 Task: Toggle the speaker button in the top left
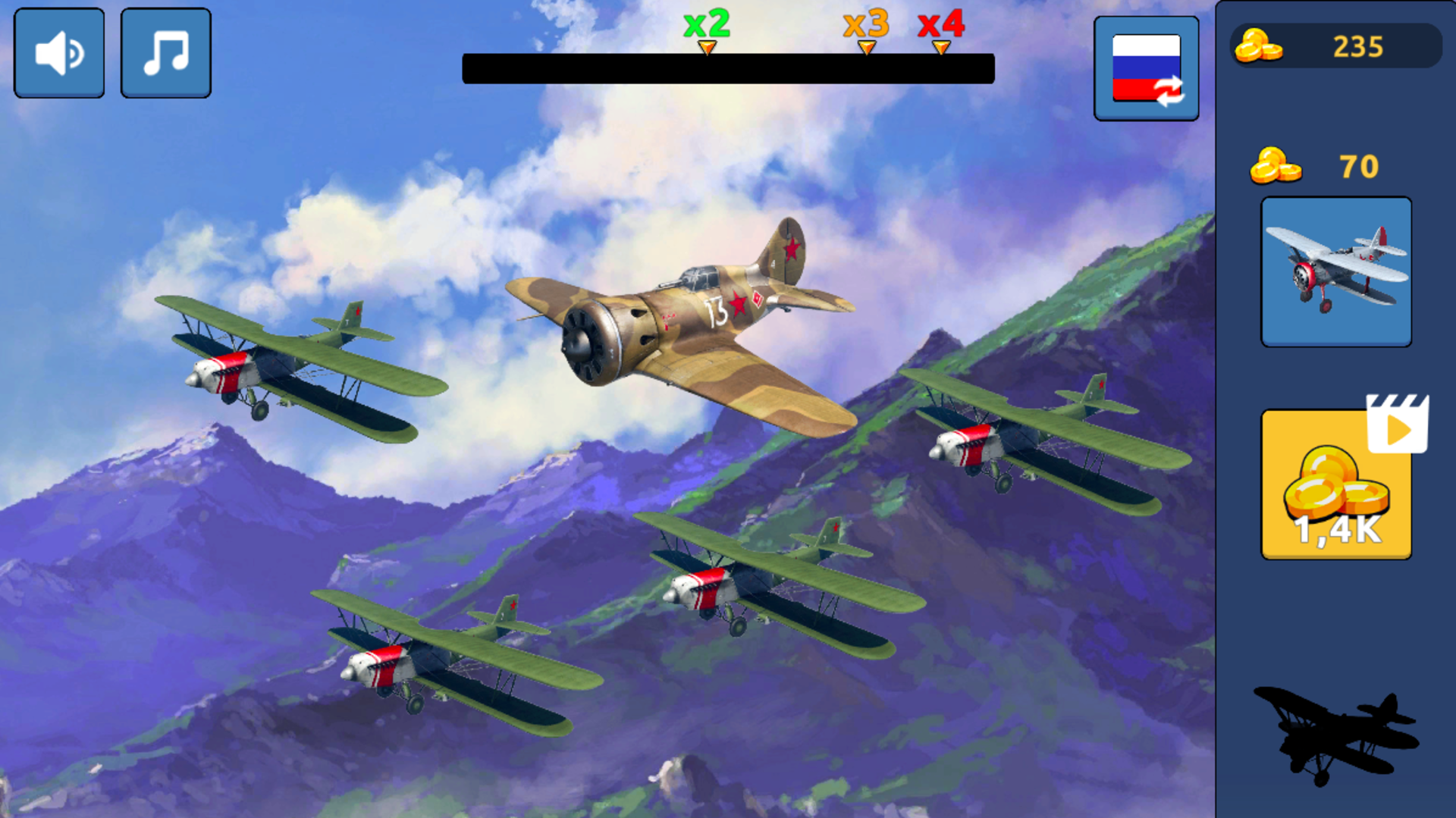58,50
